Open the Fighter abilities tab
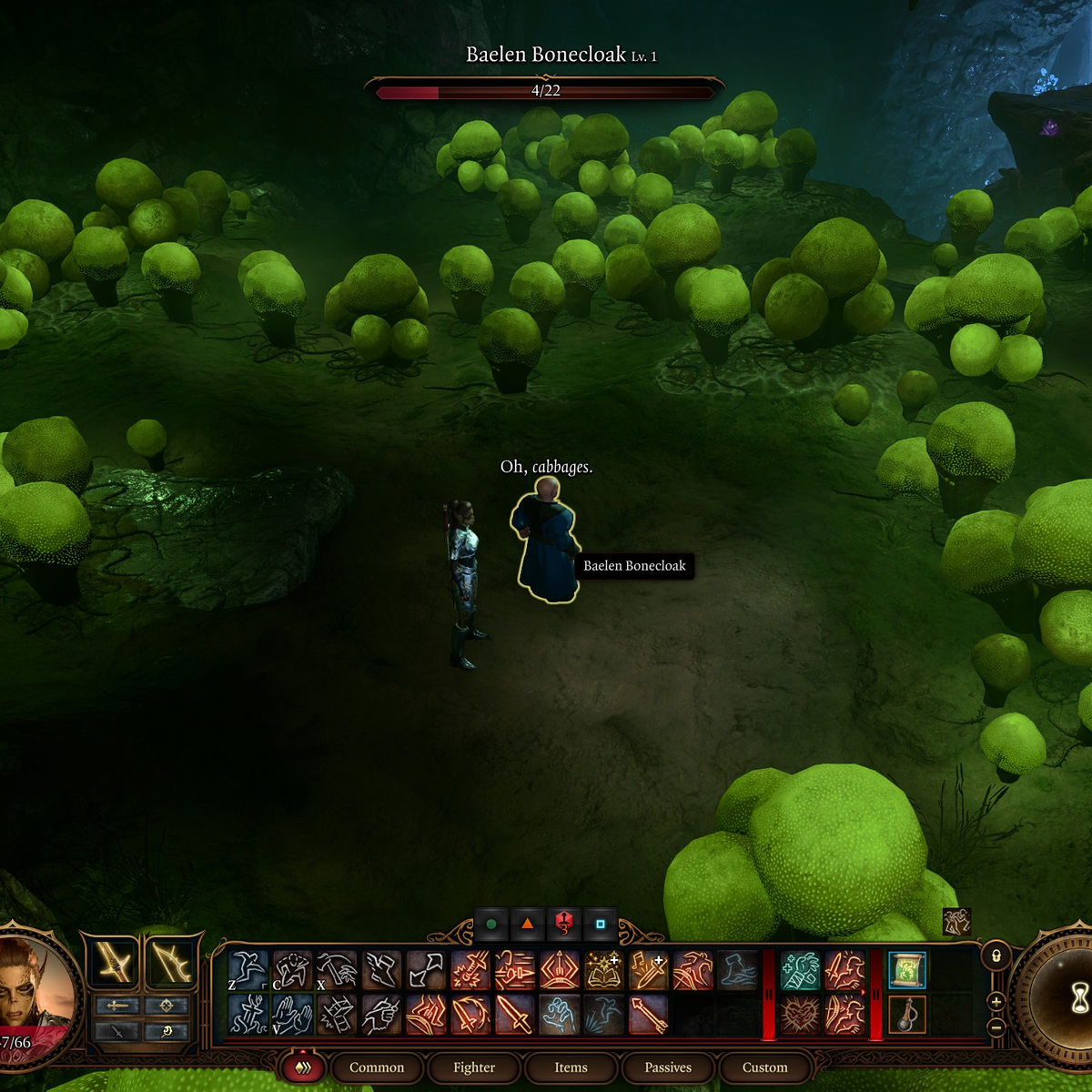The height and width of the screenshot is (1092, 1092). 474,1067
